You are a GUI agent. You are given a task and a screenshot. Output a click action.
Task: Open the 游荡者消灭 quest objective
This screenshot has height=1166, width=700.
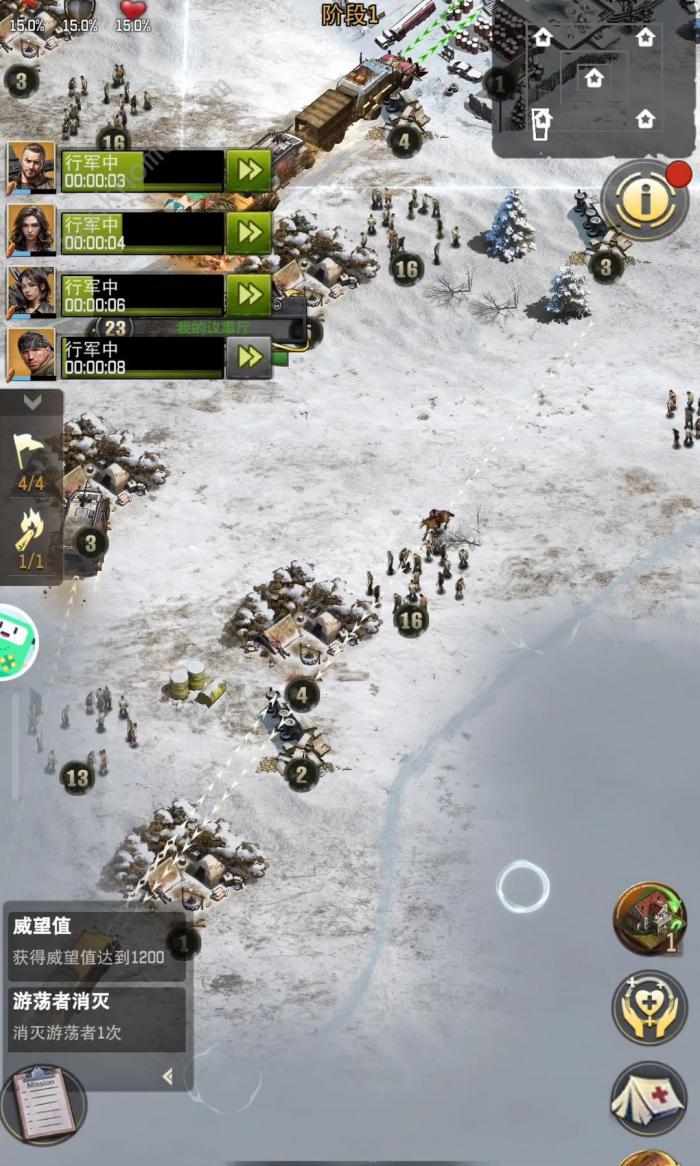tap(96, 1018)
